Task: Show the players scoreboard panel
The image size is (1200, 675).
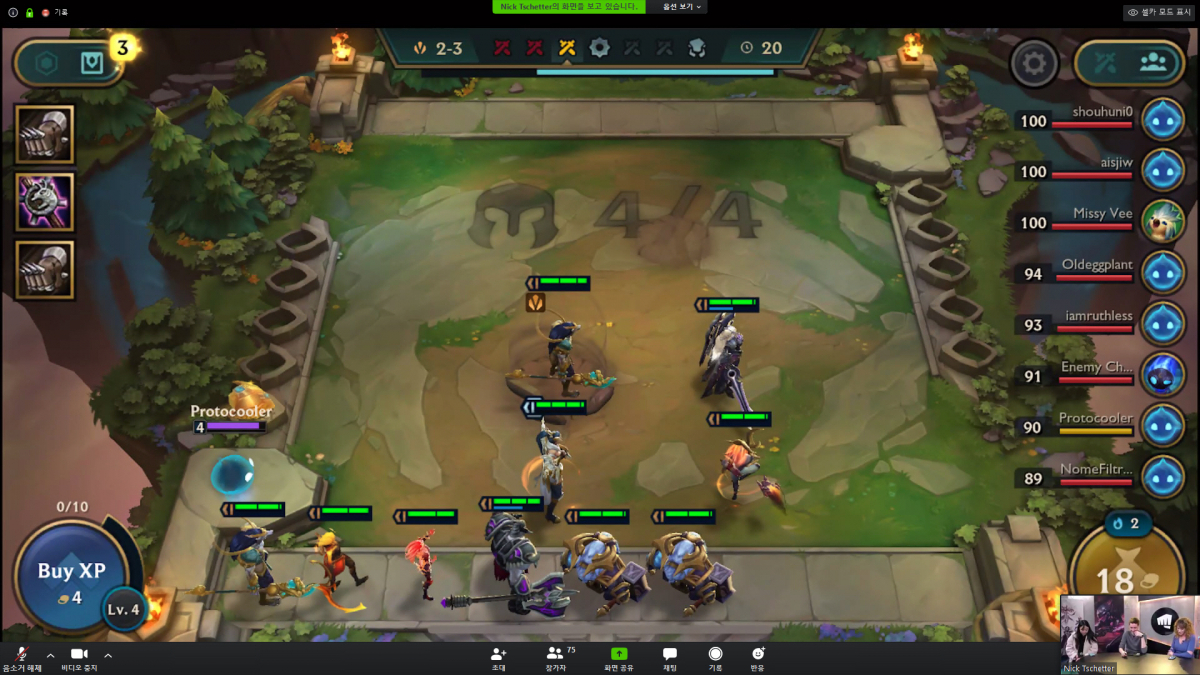Action: click(x=1153, y=64)
